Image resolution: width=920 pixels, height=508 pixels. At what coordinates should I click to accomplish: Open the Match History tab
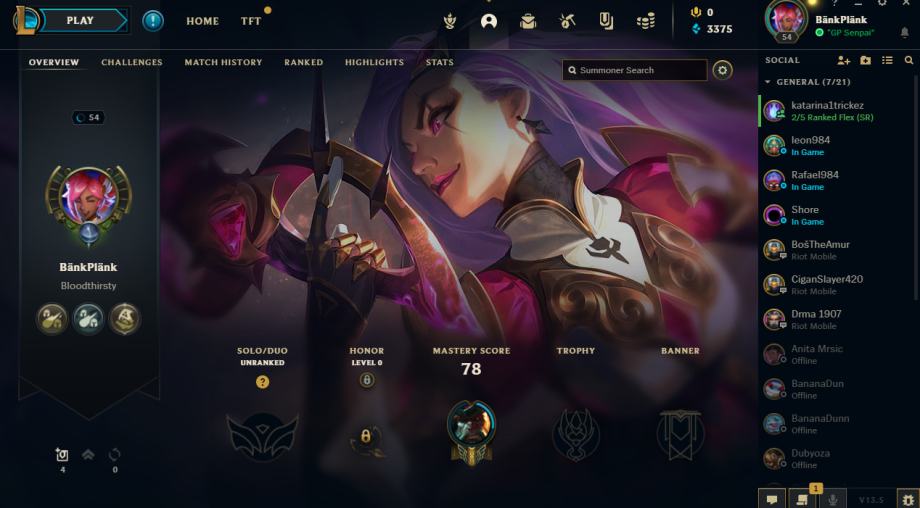(x=223, y=62)
